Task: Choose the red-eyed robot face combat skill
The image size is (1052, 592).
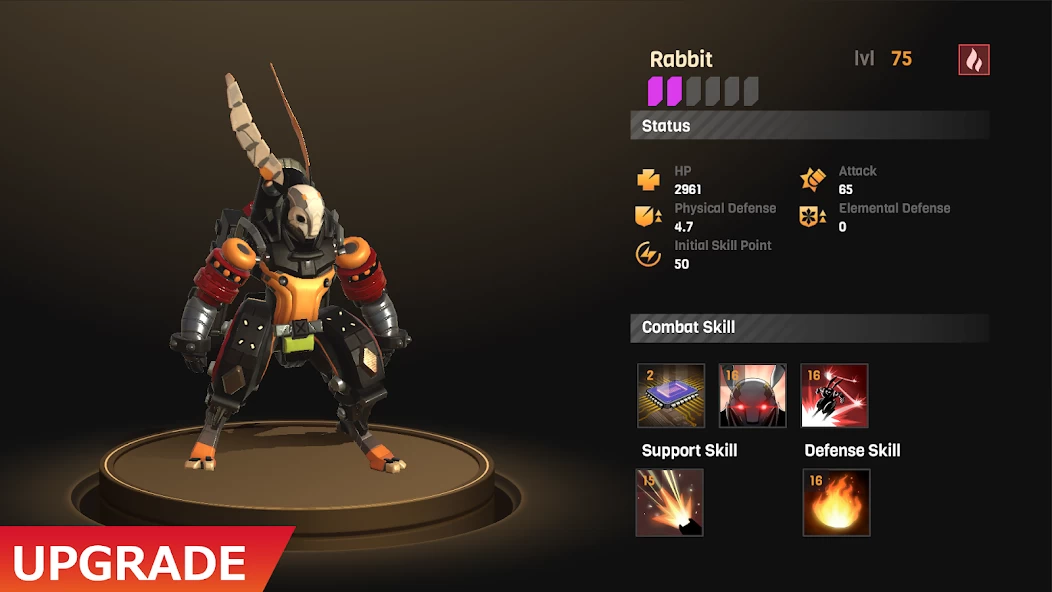Action: click(753, 396)
